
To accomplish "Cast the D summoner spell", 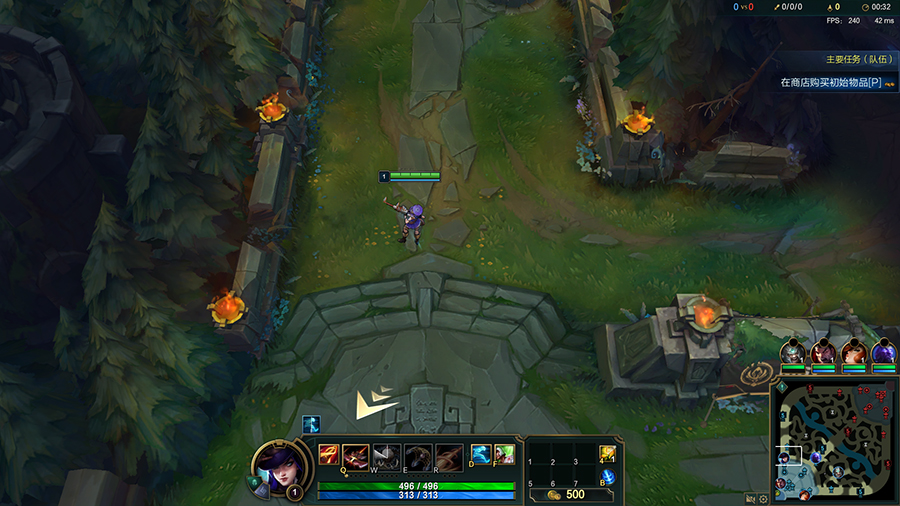I will [481, 455].
